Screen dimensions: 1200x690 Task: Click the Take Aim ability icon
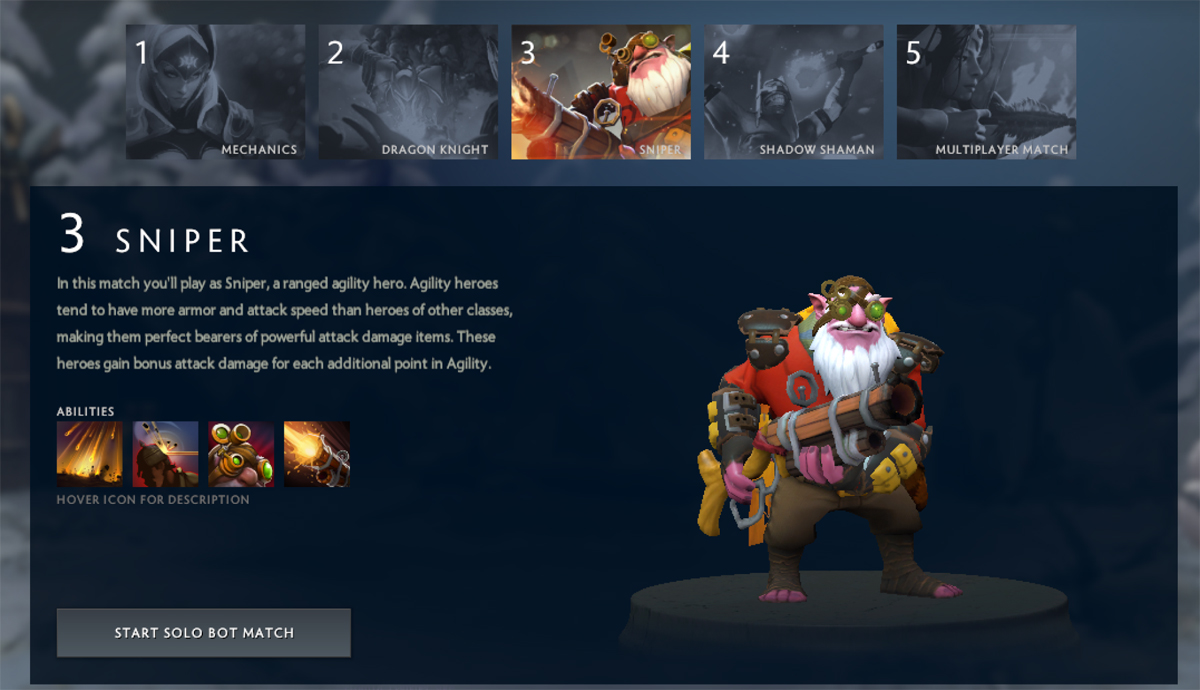tap(241, 454)
